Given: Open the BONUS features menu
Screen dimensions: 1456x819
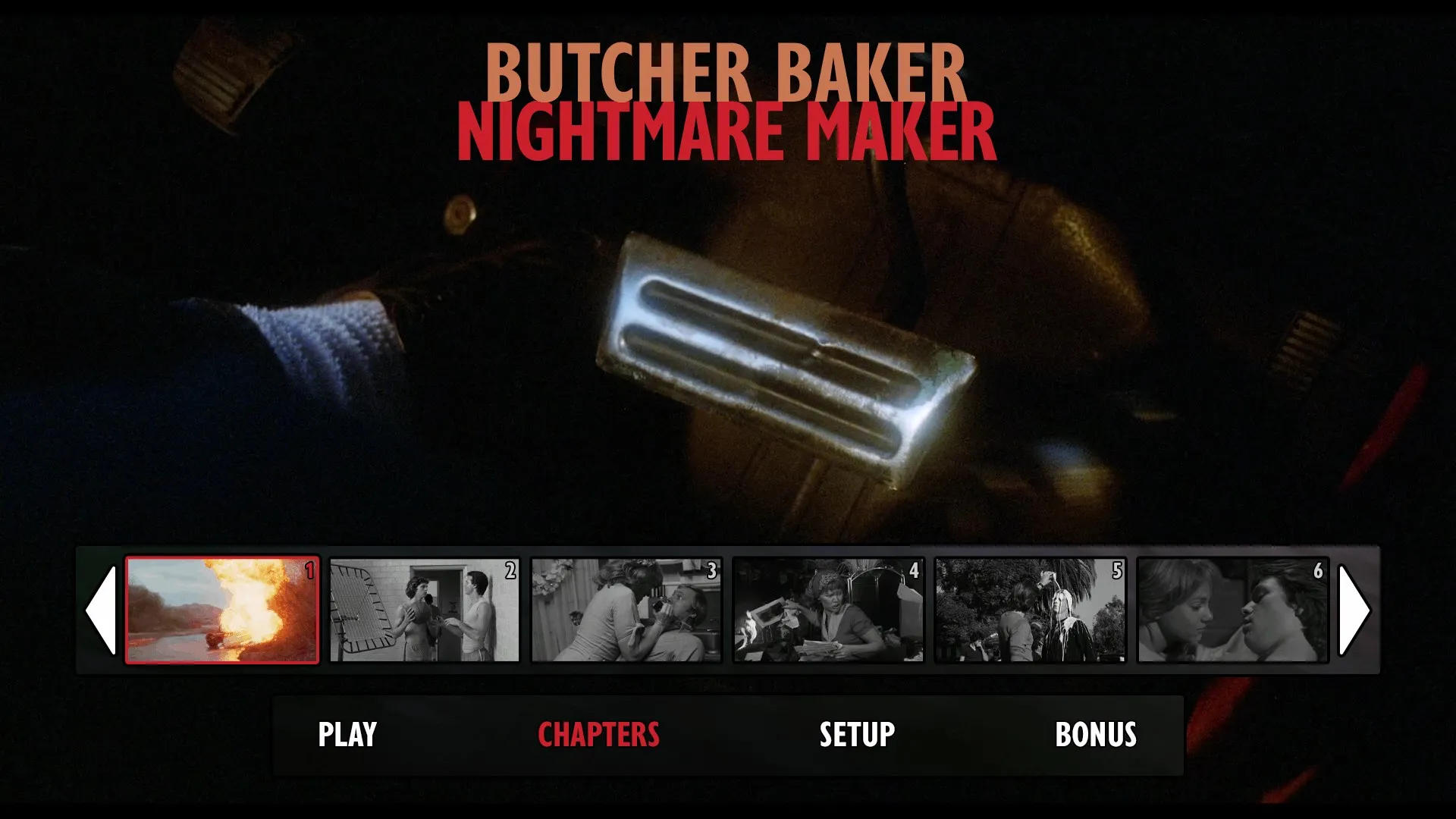Looking at the screenshot, I should point(1097,734).
